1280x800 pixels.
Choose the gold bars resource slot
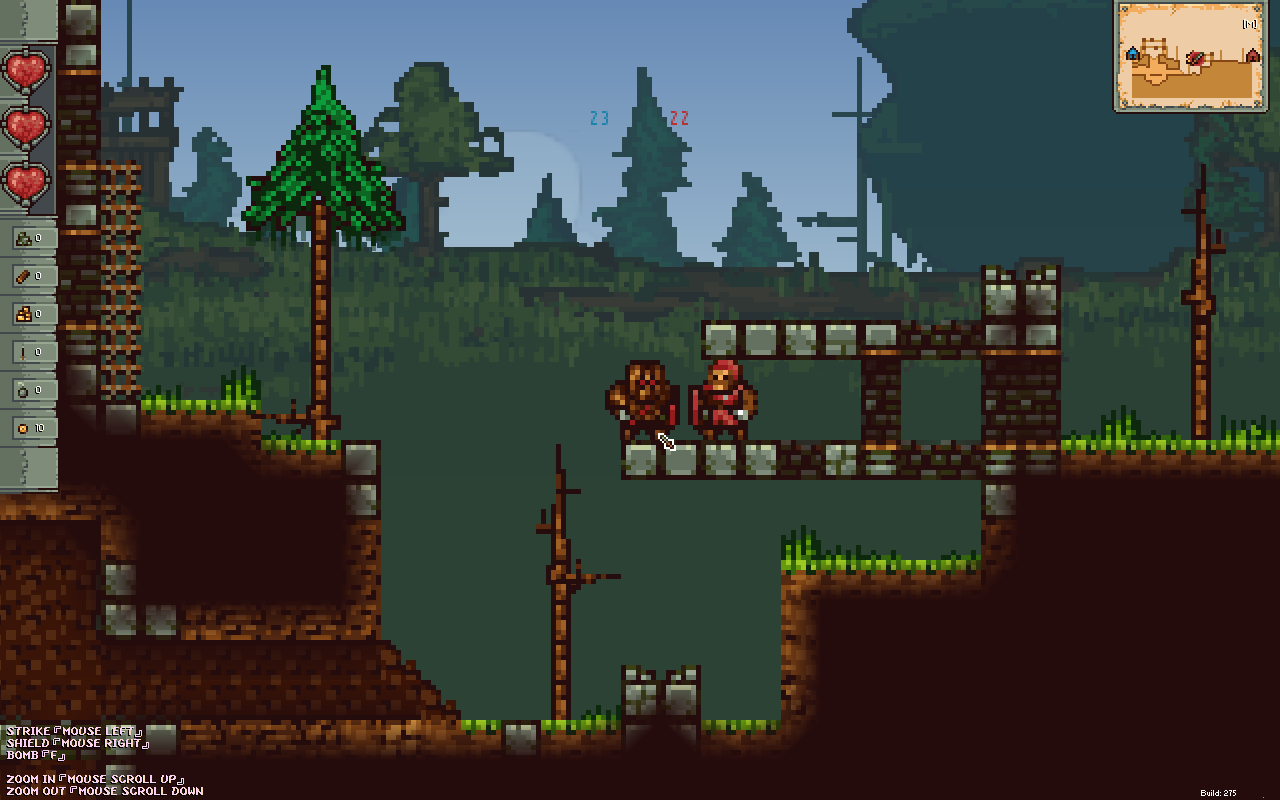tap(27, 314)
